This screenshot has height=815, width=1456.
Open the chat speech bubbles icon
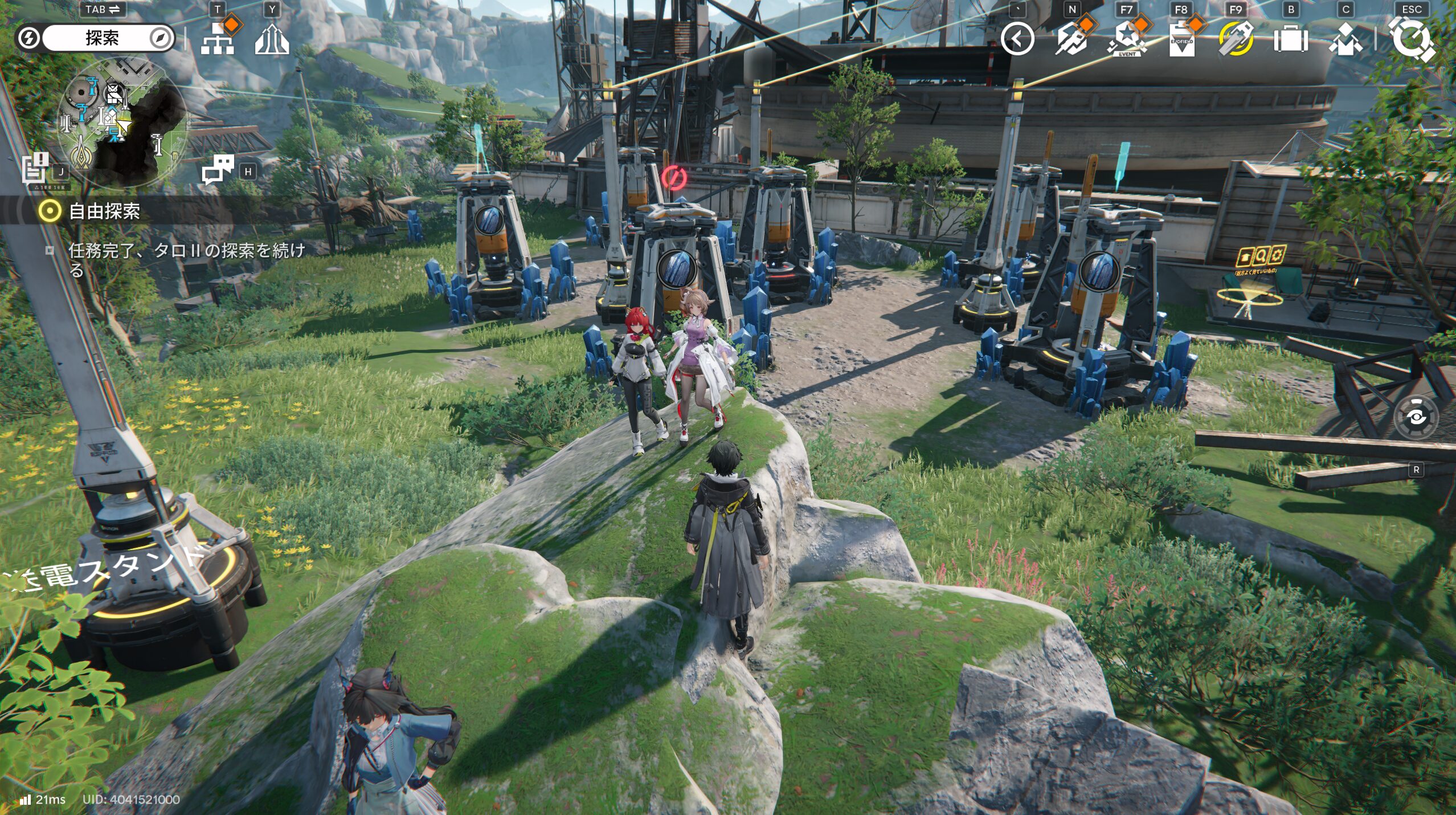pos(218,169)
